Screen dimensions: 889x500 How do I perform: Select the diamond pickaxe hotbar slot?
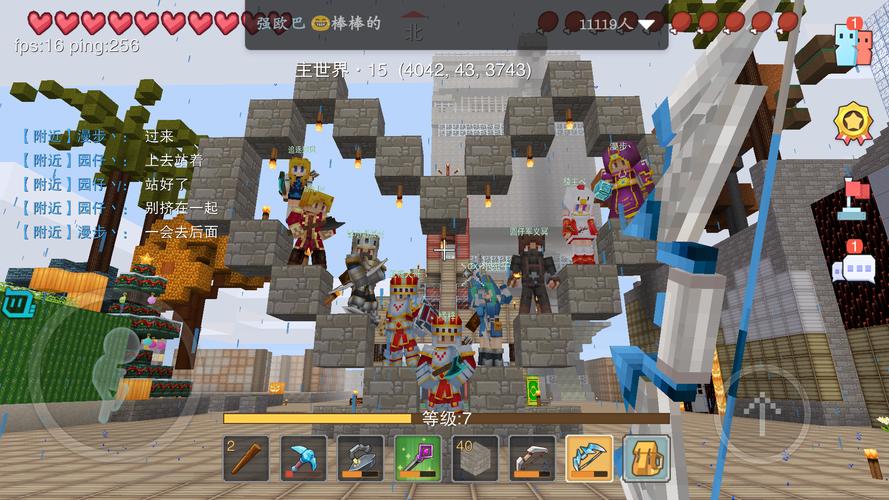pyautogui.click(x=304, y=458)
